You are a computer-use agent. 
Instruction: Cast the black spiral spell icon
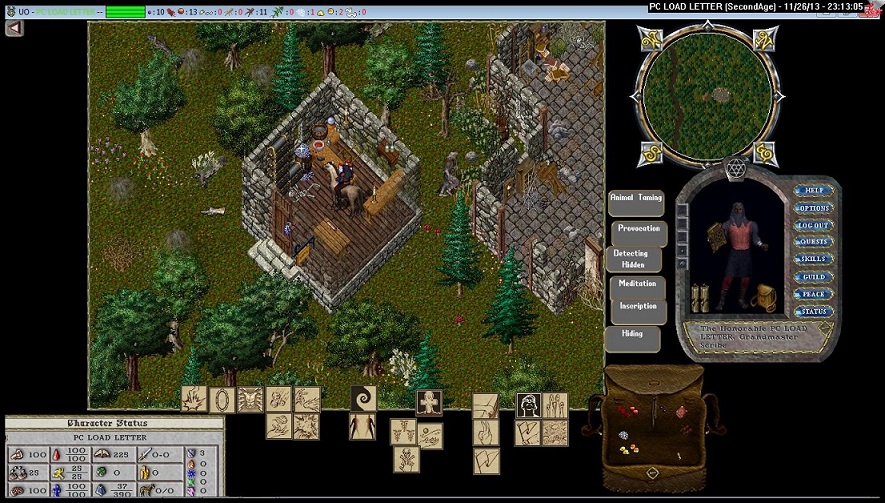362,398
